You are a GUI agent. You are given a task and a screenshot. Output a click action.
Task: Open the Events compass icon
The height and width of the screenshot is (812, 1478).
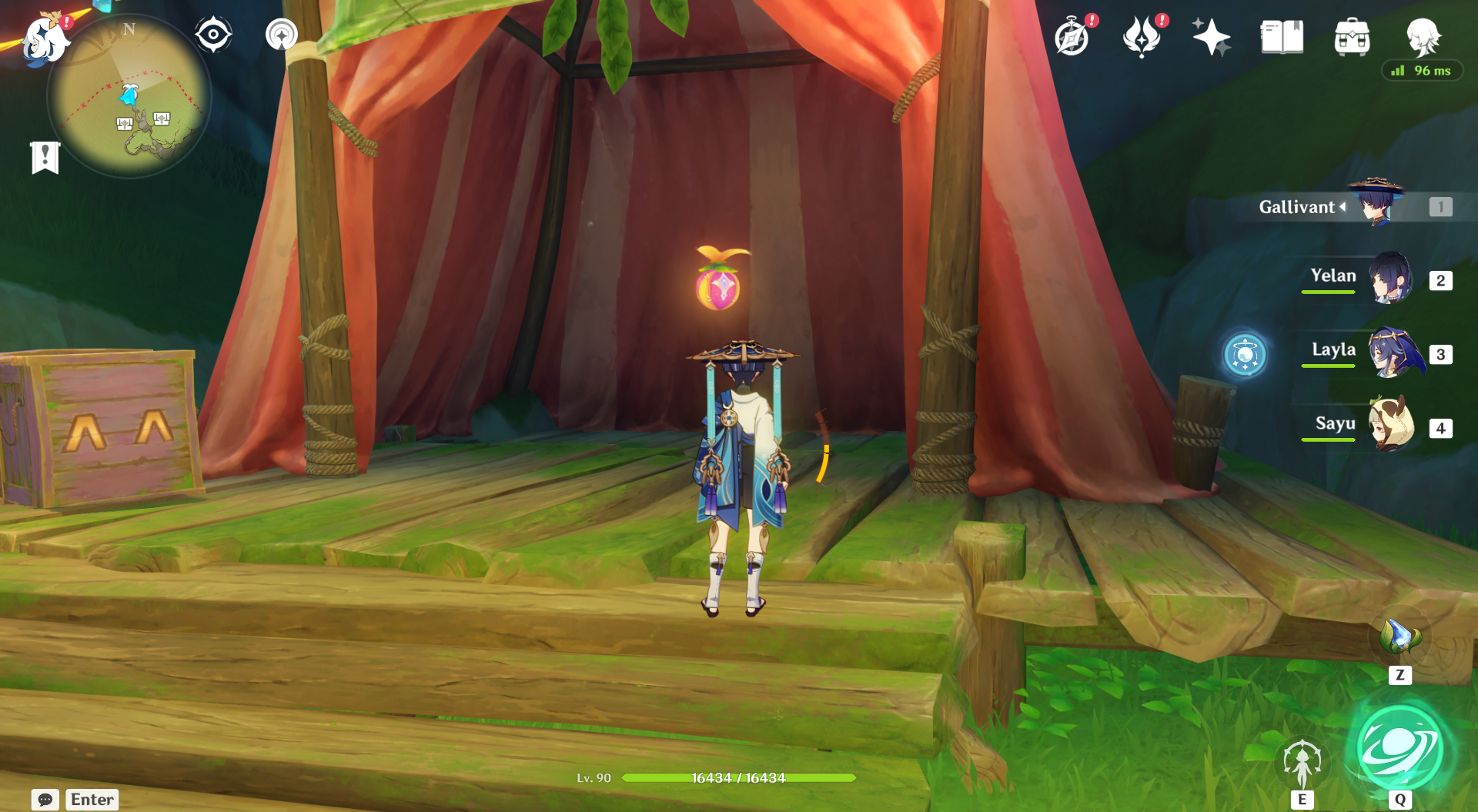pos(1072,37)
